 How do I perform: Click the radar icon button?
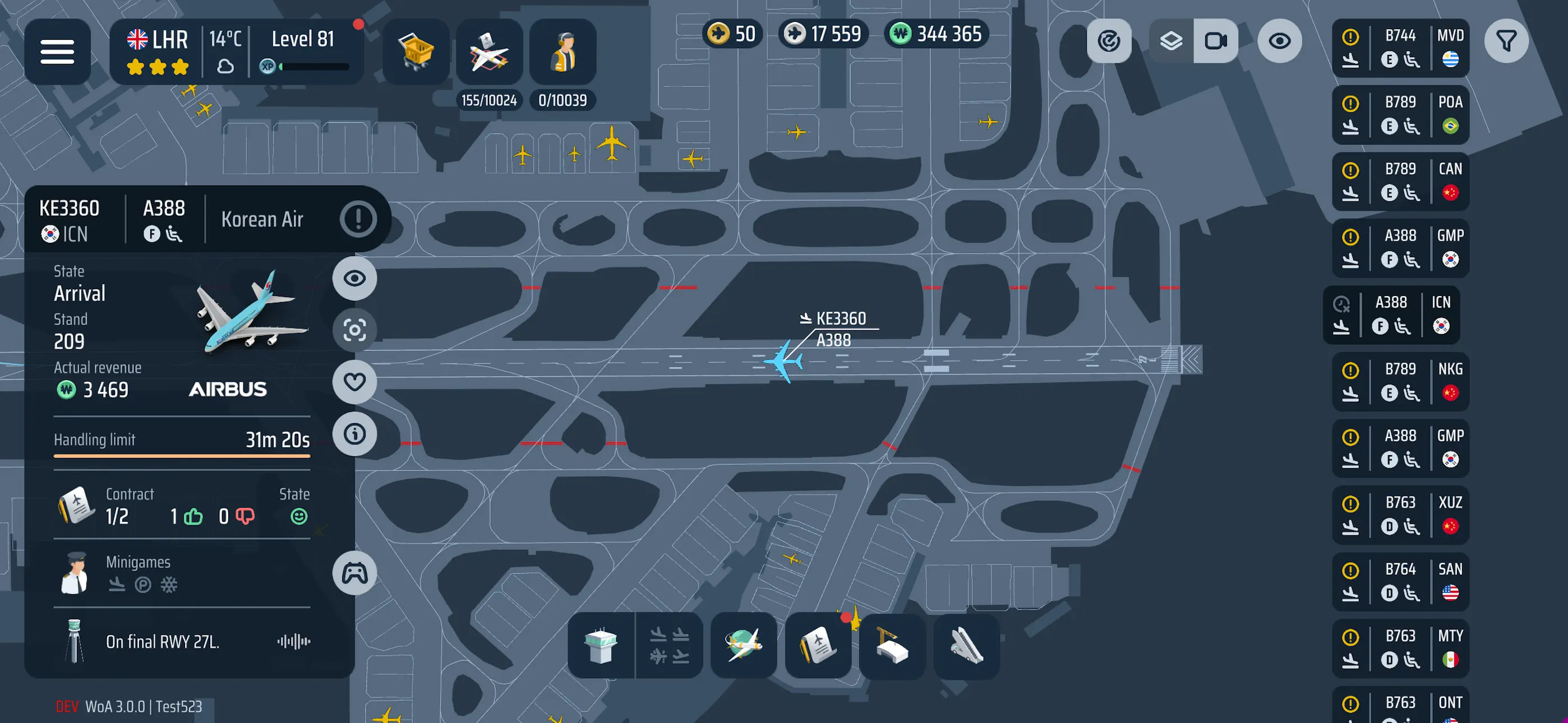(1109, 41)
